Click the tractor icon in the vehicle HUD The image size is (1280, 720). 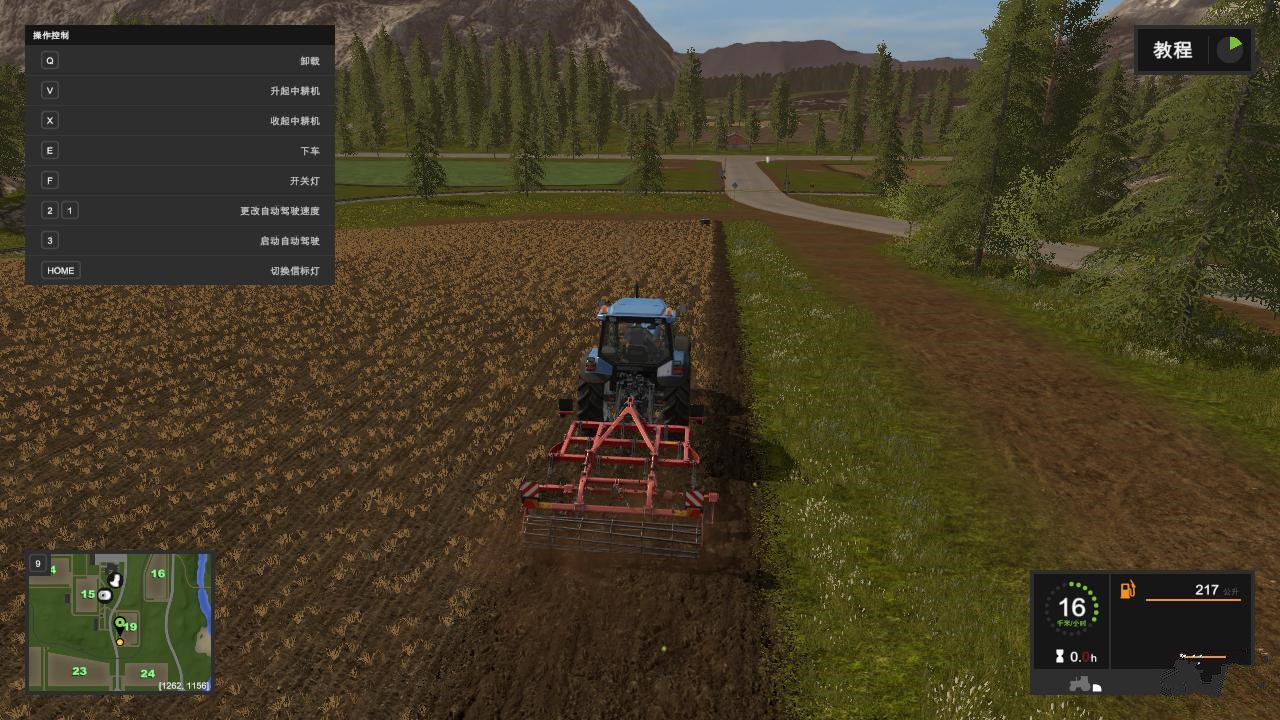(1081, 685)
